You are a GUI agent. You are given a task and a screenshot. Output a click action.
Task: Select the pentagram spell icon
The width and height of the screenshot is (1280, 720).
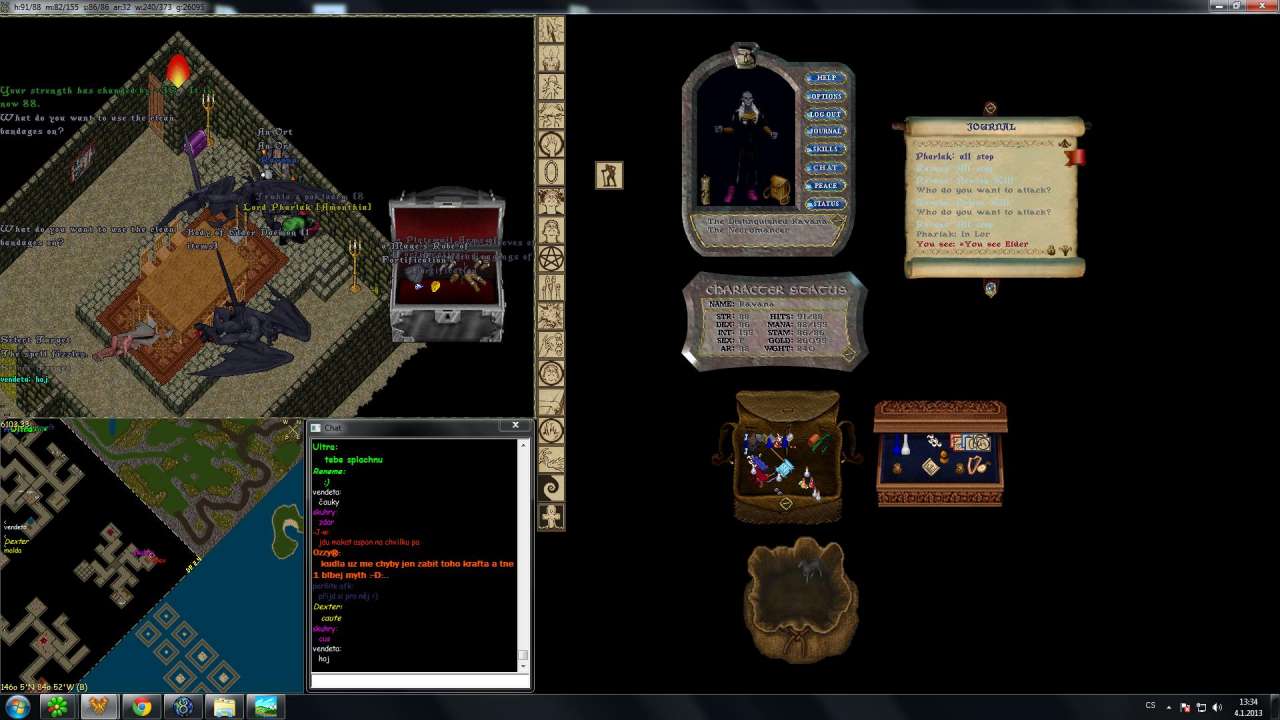point(551,260)
